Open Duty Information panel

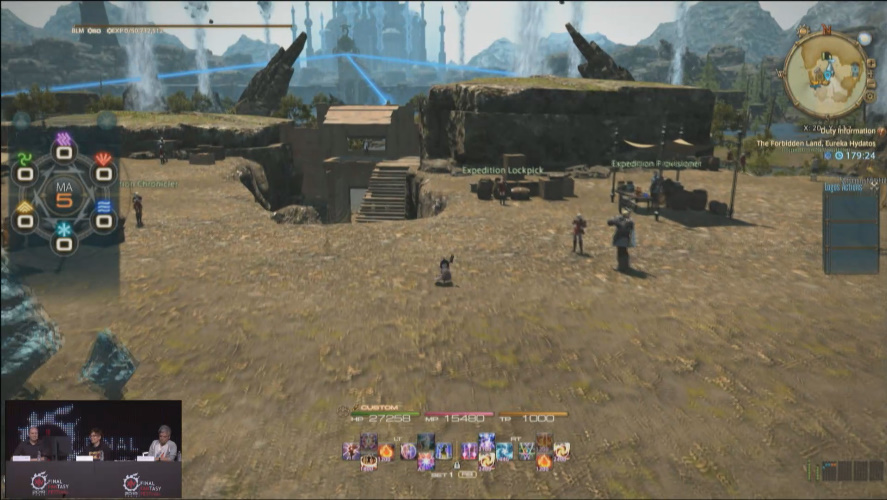pos(852,131)
